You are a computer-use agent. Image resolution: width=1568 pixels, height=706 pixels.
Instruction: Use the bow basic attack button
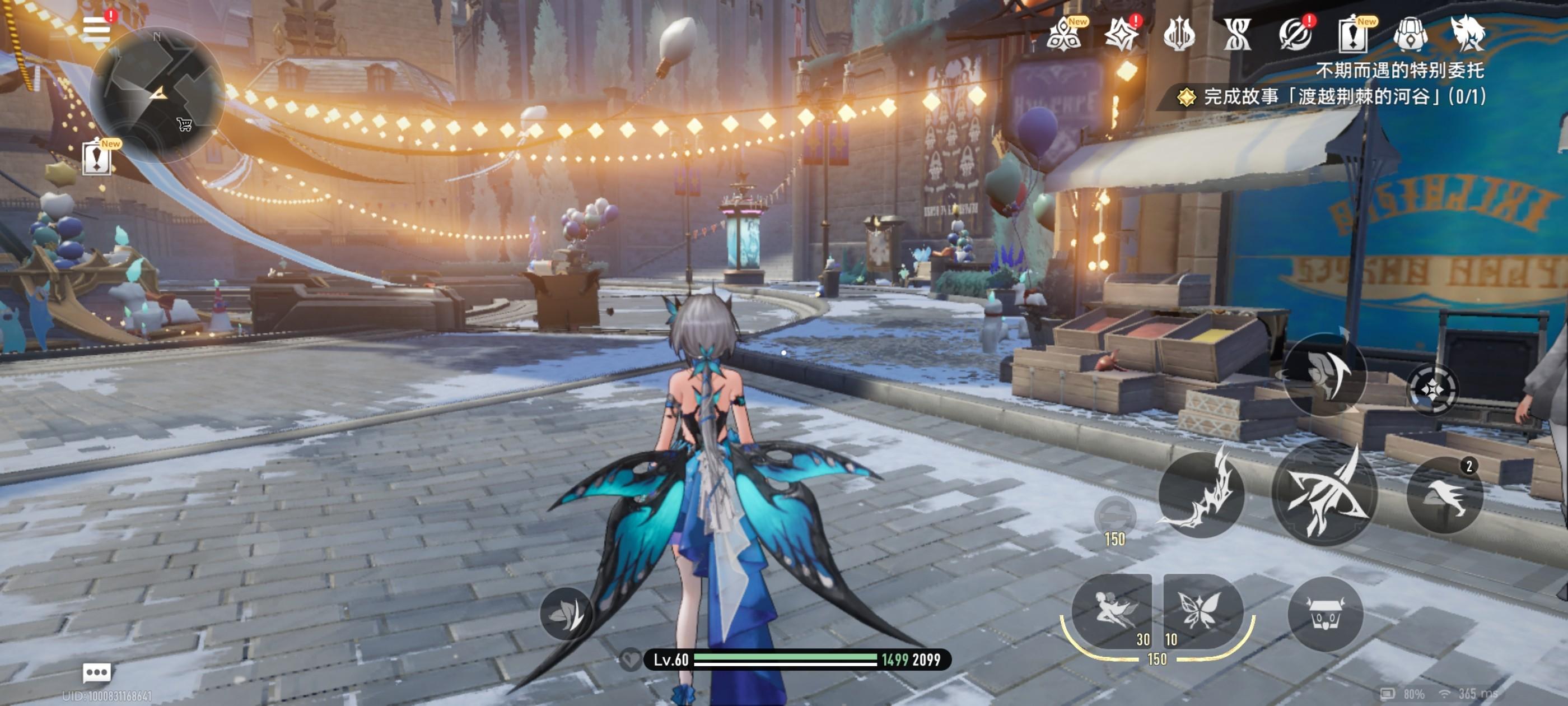click(x=1324, y=493)
